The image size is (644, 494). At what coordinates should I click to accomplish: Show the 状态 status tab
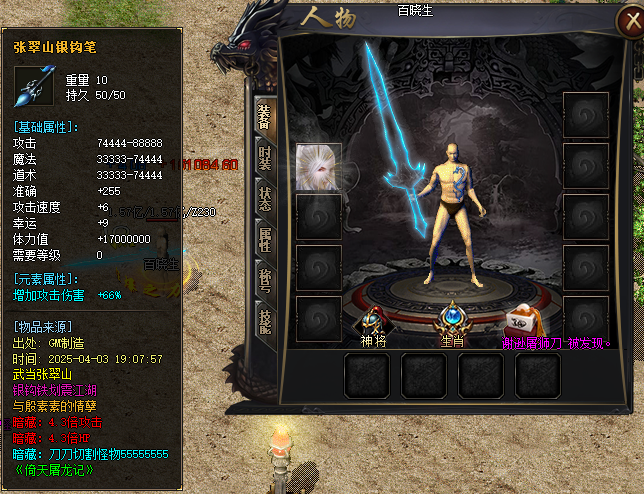click(264, 197)
